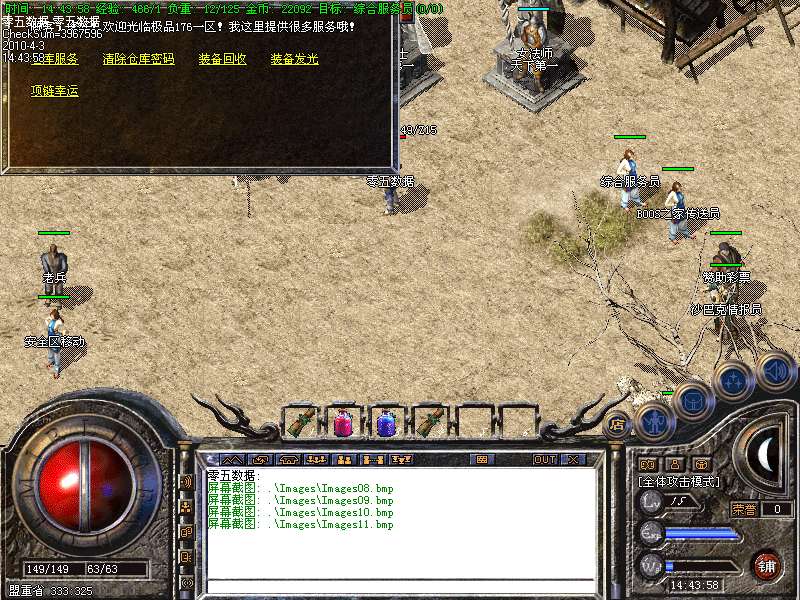Viewport: 800px width, 600px height.
Task: Toggle the sound speaker button
Action: click(x=775, y=370)
